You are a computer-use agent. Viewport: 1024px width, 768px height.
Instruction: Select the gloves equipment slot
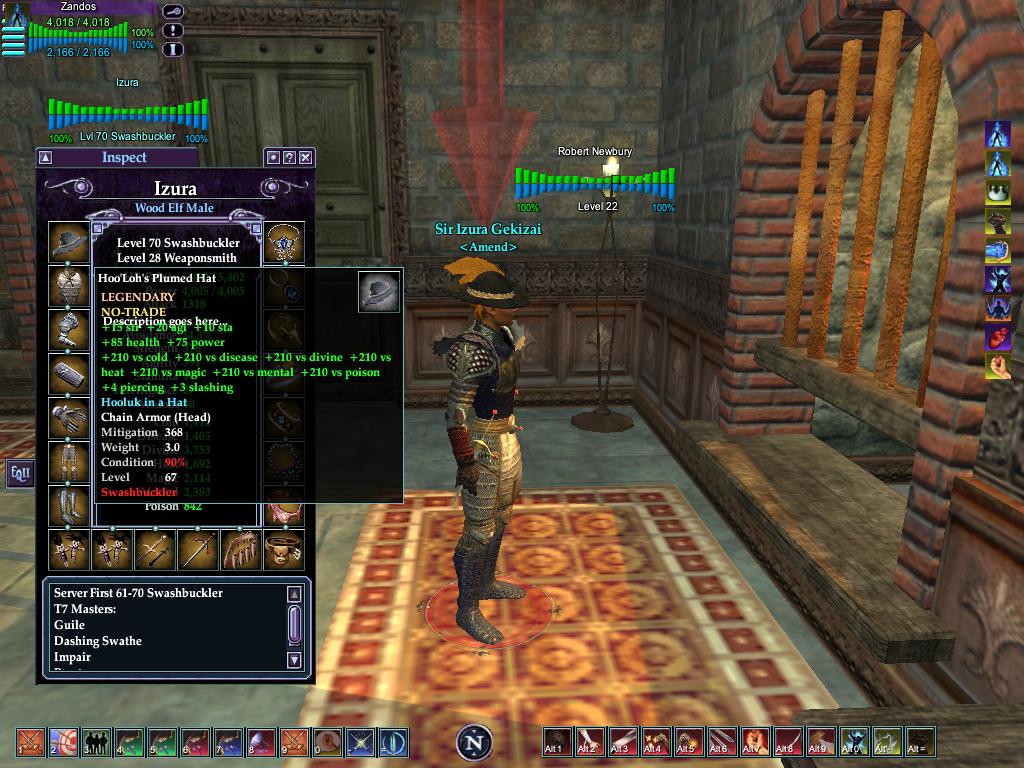tap(68, 417)
